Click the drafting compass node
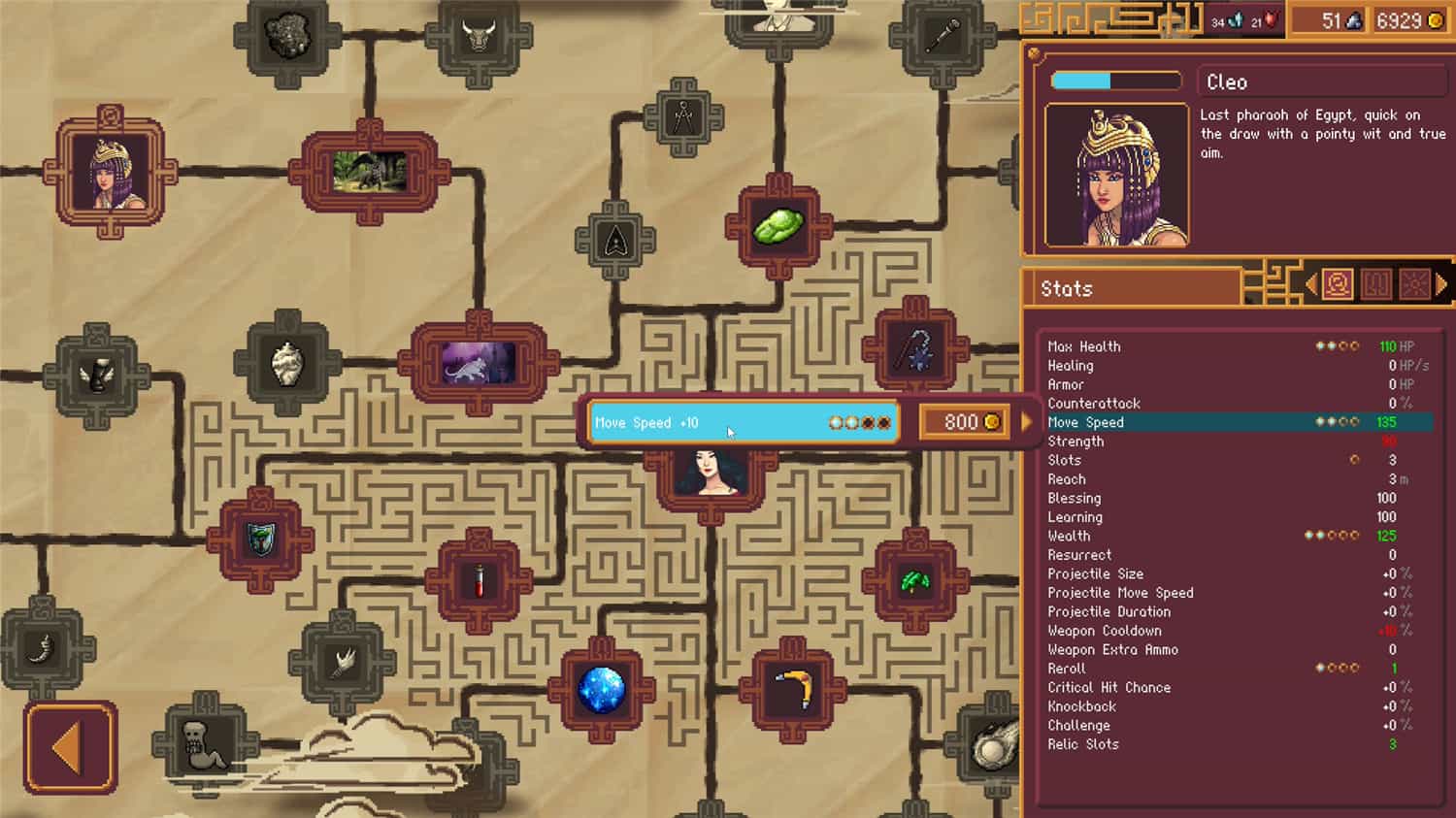The height and width of the screenshot is (818, 1456). [x=684, y=114]
